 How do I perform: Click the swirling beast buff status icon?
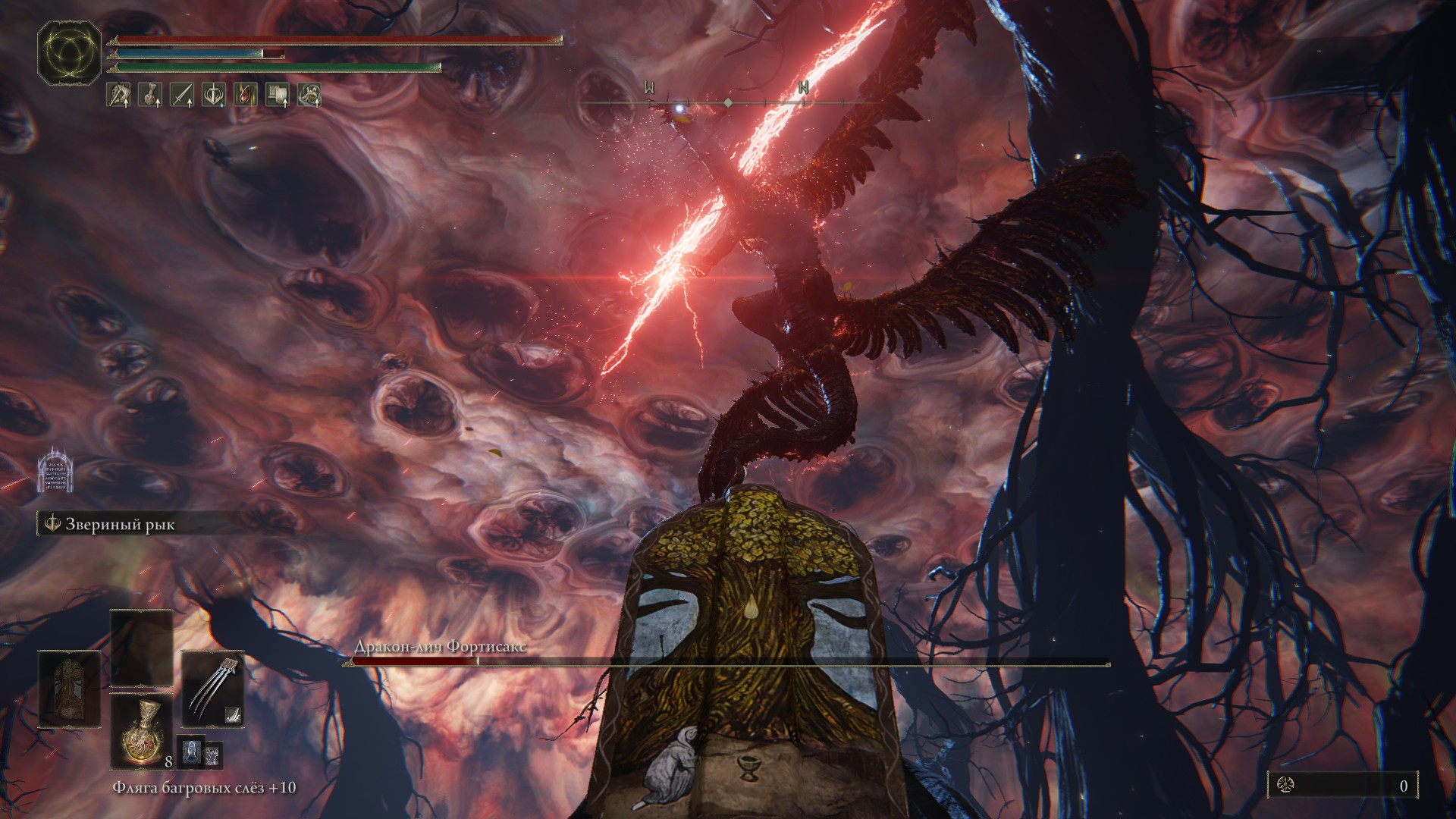309,95
